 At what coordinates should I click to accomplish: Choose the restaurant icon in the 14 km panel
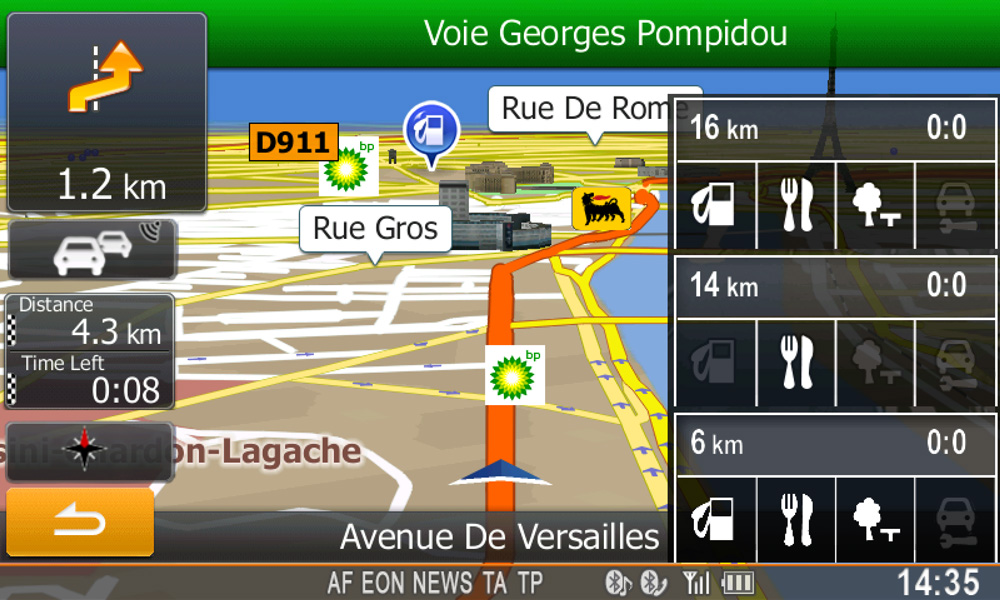(x=796, y=362)
